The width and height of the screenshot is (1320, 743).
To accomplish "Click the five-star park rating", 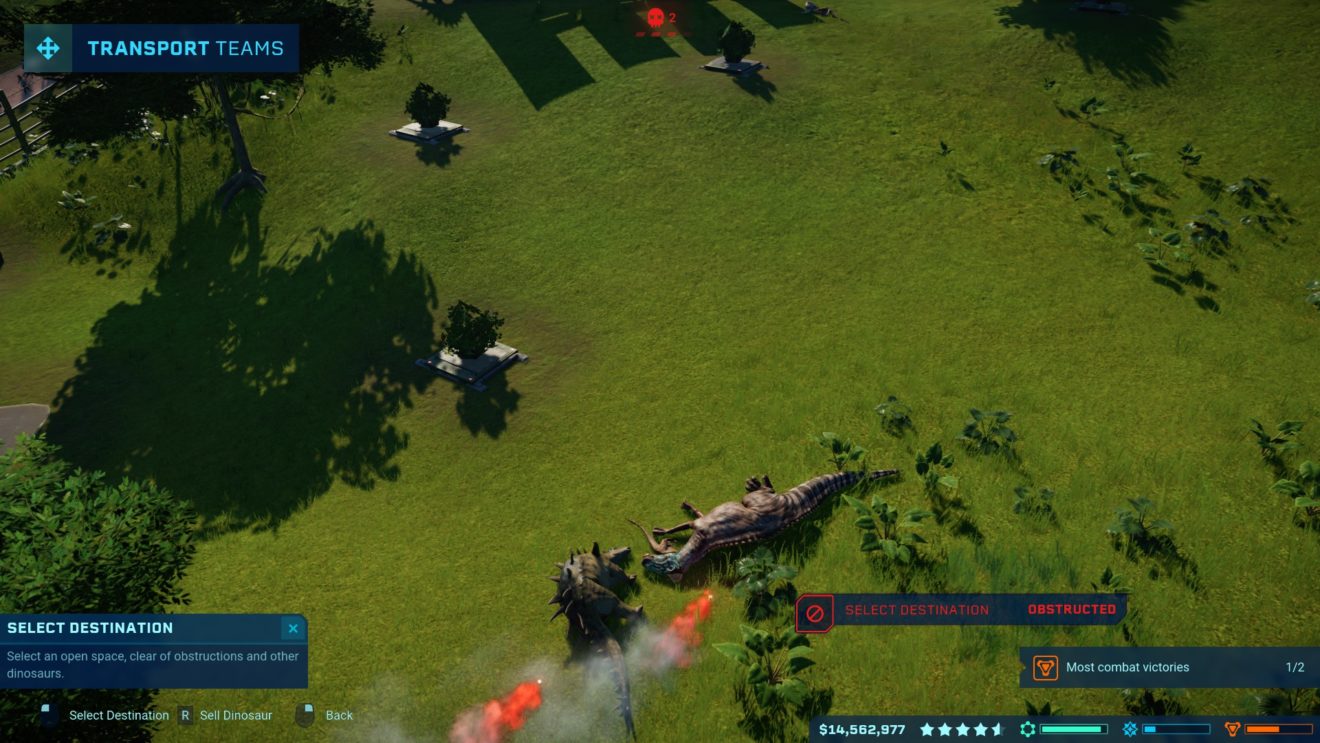I will point(961,729).
